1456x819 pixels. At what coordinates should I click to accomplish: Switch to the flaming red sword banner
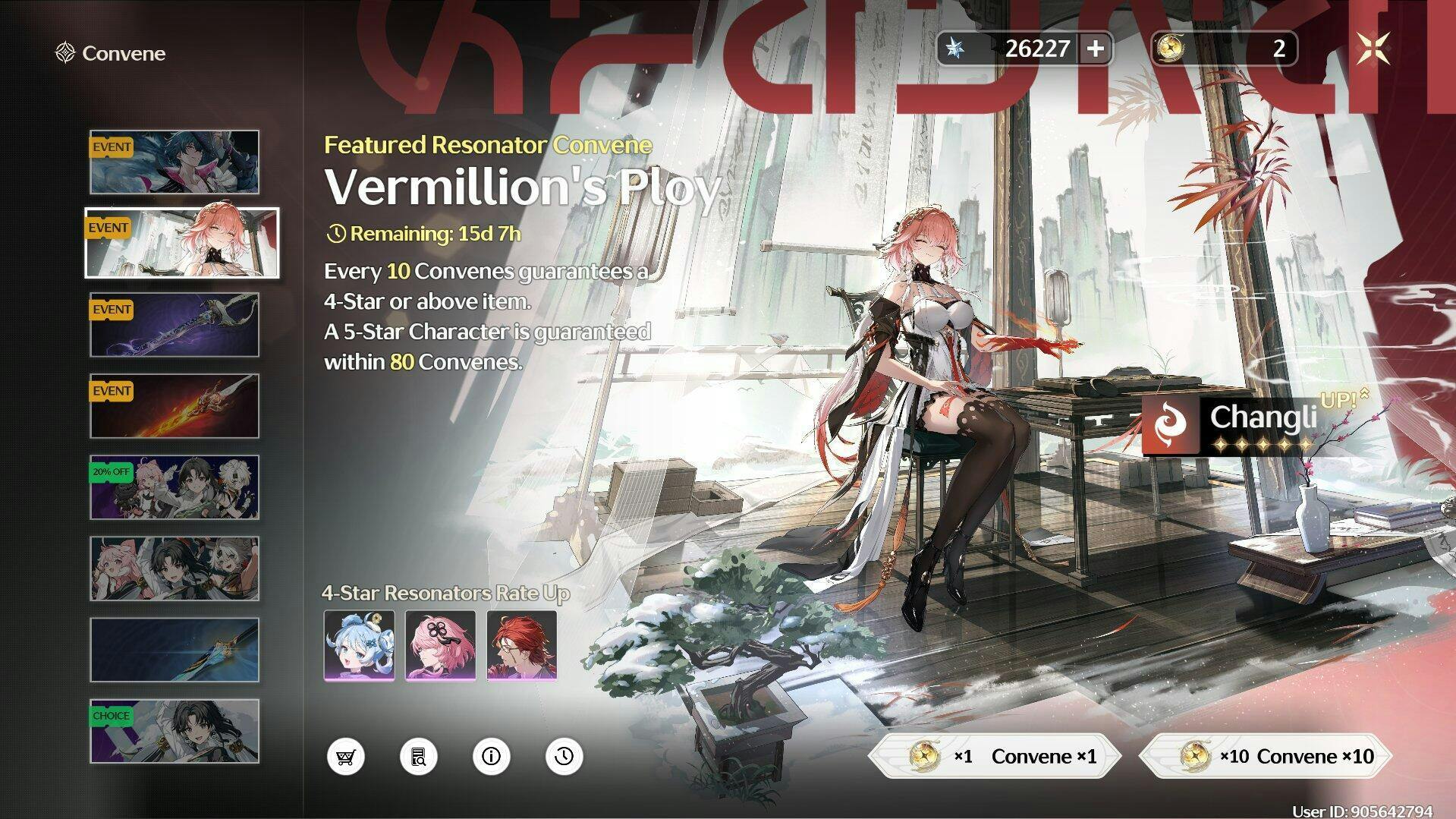pyautogui.click(x=175, y=406)
